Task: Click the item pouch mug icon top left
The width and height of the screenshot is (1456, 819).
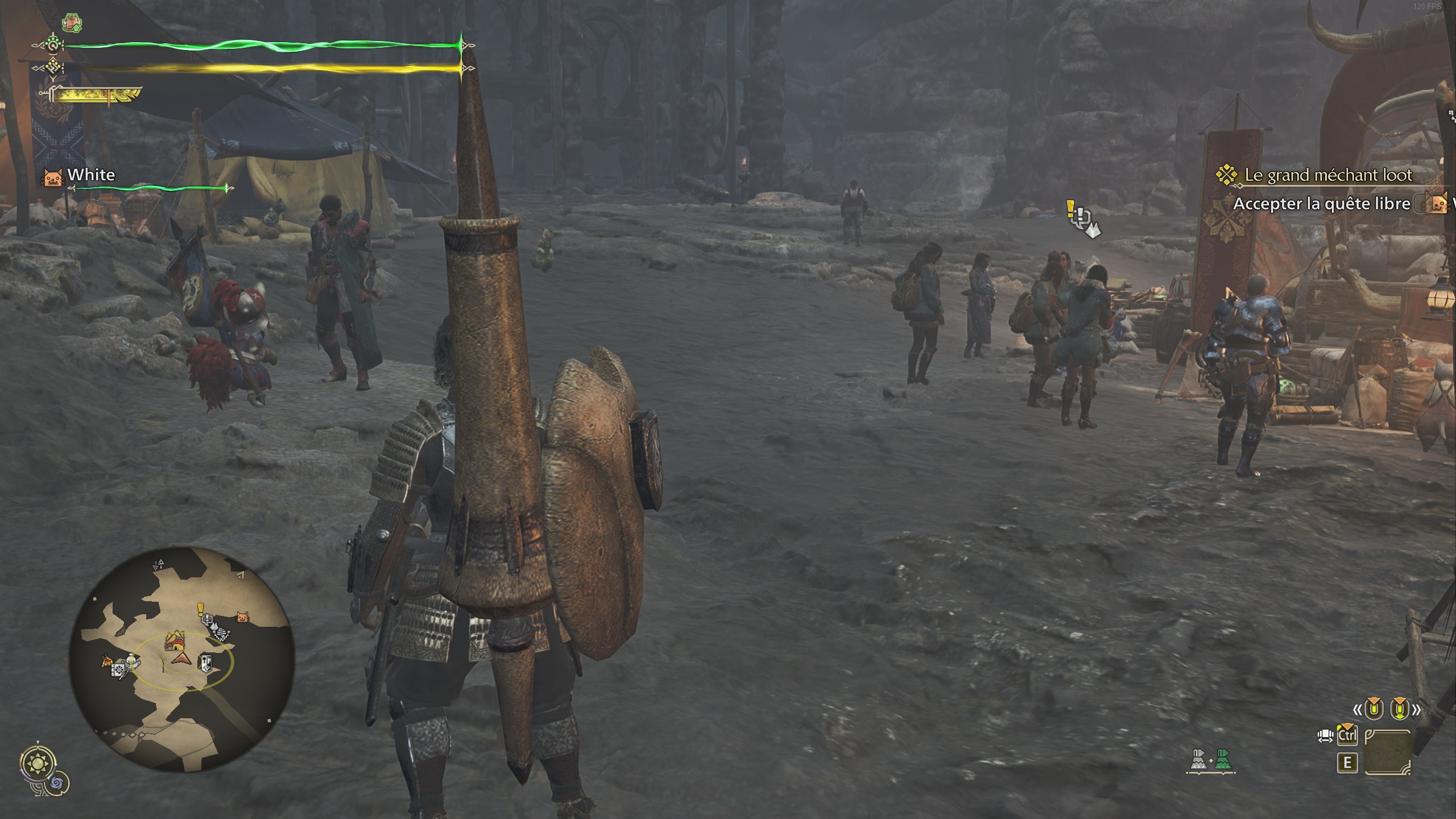Action: click(72, 22)
